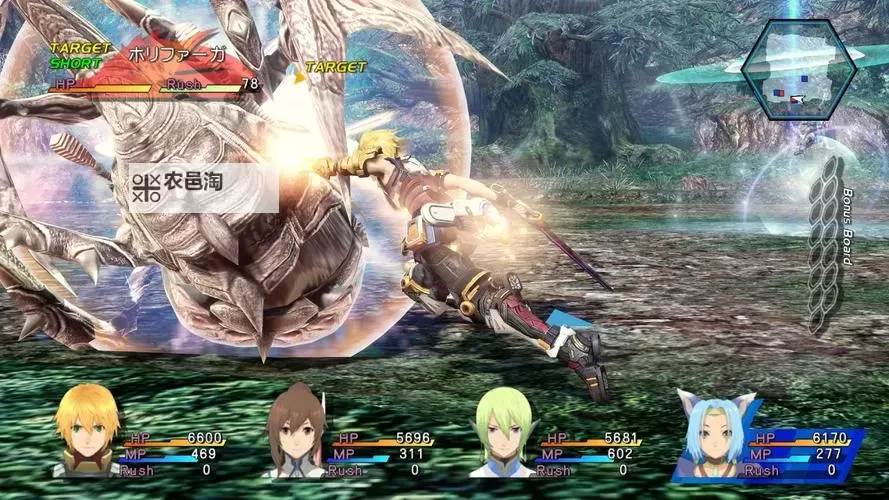The width and height of the screenshot is (889, 500).
Task: Choose the brown-haired girl's party portrait
Action: (x=296, y=432)
